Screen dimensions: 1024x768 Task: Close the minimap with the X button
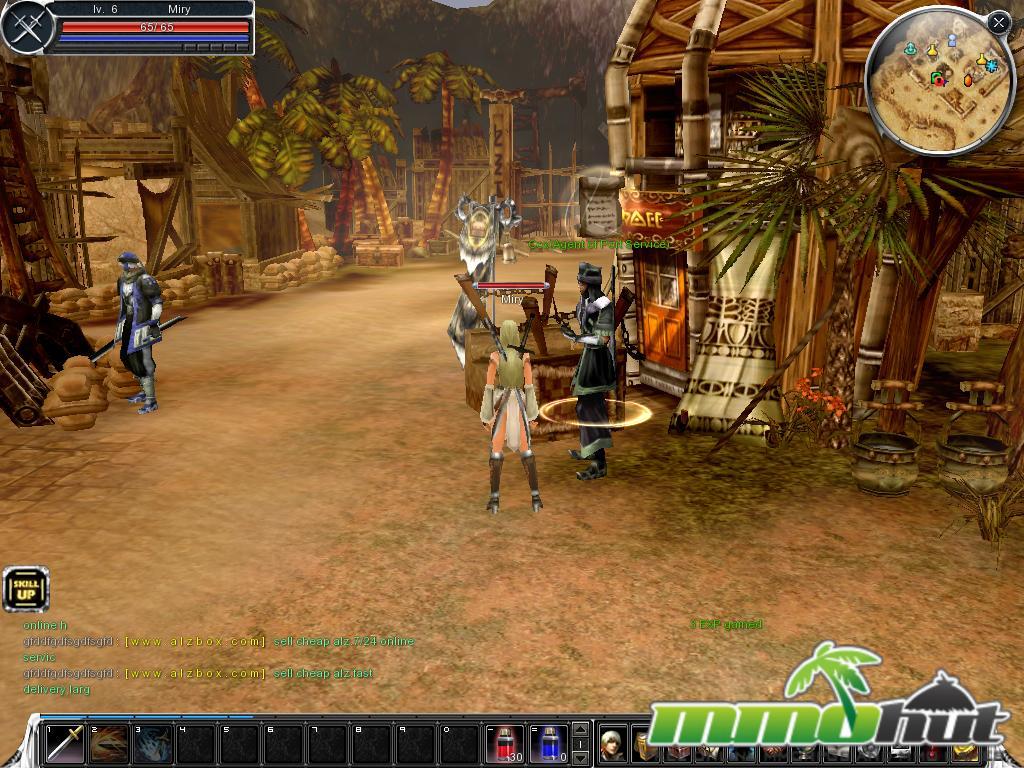click(x=998, y=22)
